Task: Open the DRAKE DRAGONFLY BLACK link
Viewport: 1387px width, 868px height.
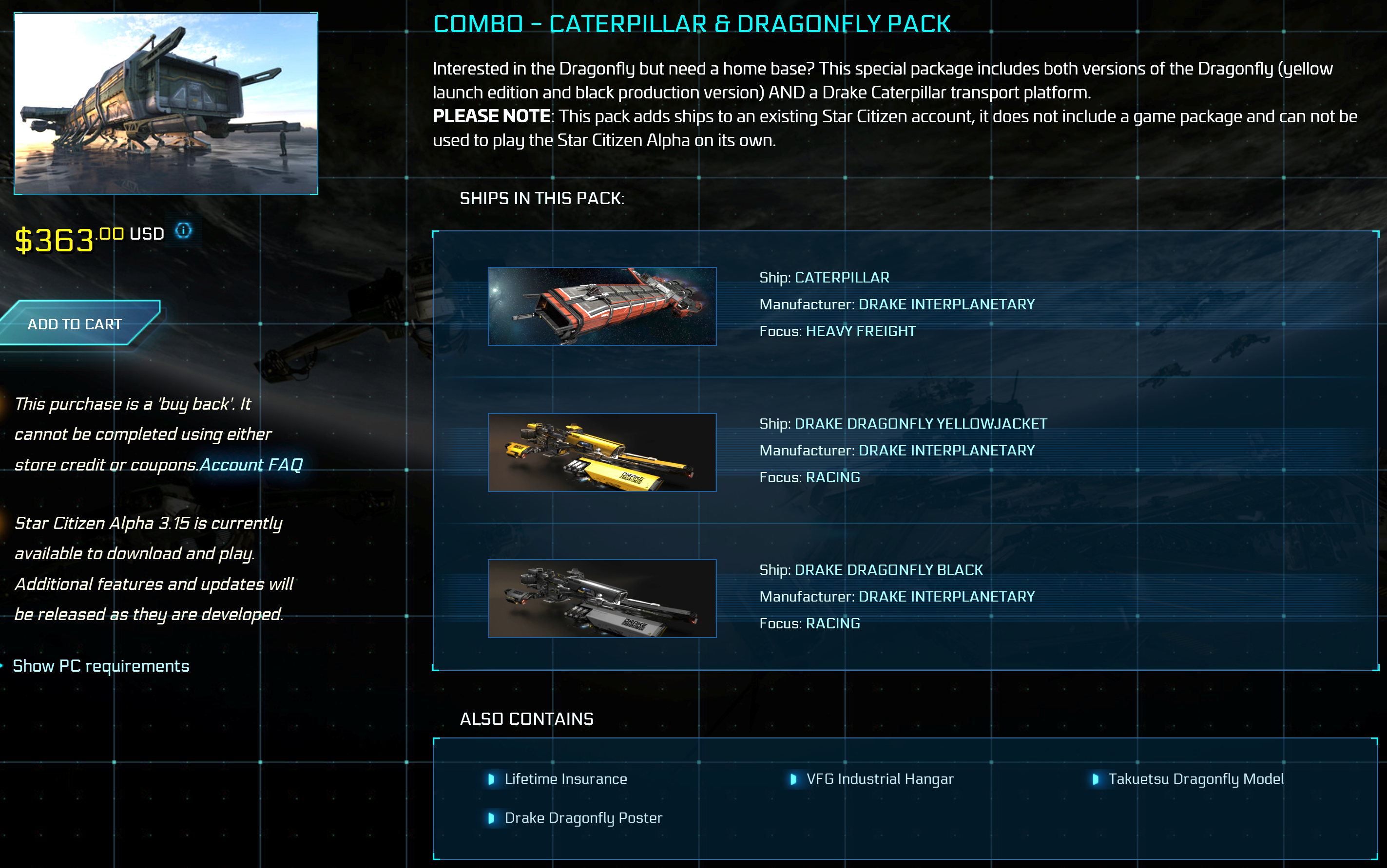Action: click(888, 569)
